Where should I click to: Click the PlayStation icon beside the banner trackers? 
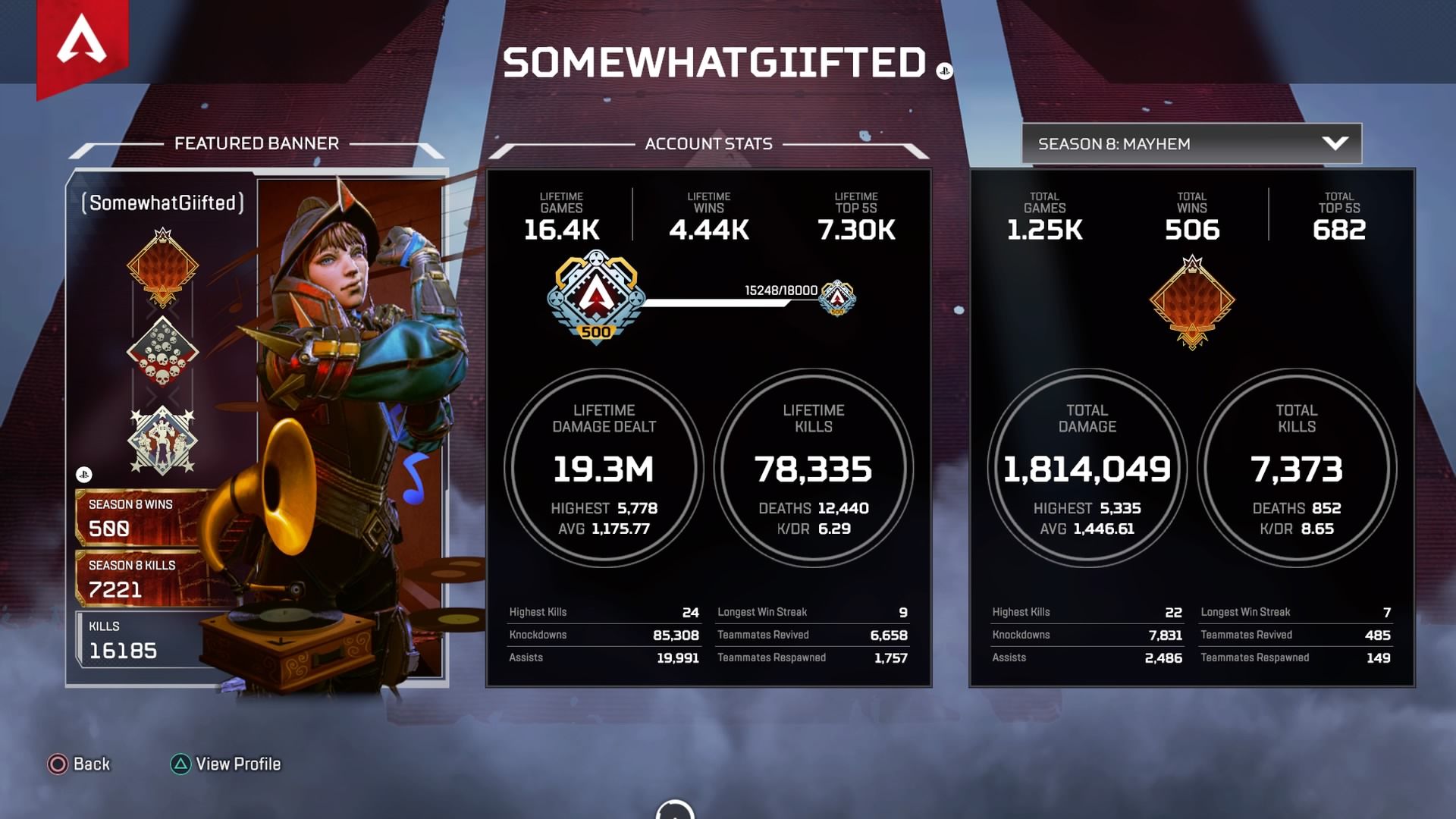pos(86,474)
